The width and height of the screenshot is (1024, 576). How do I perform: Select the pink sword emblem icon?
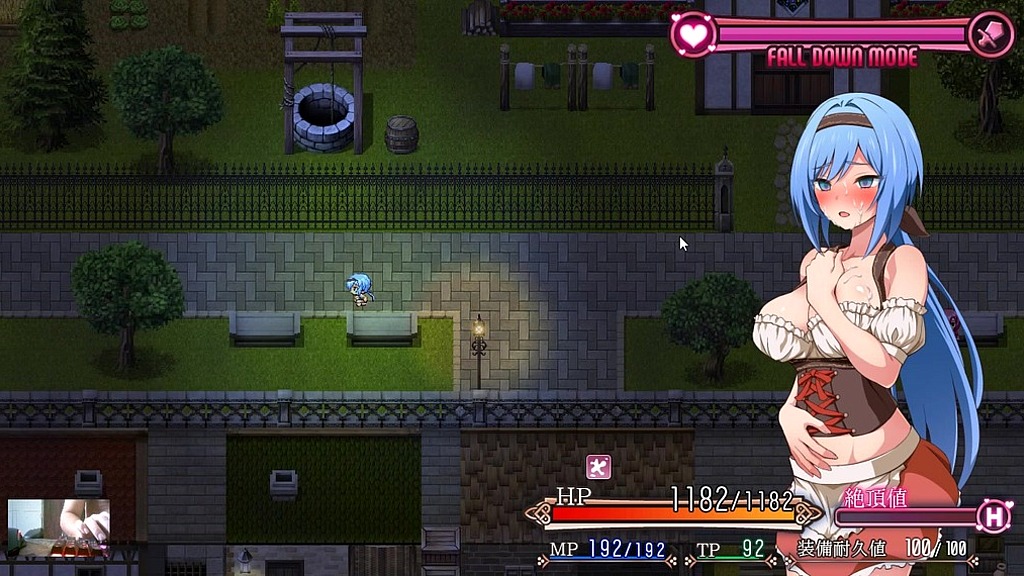(990, 34)
